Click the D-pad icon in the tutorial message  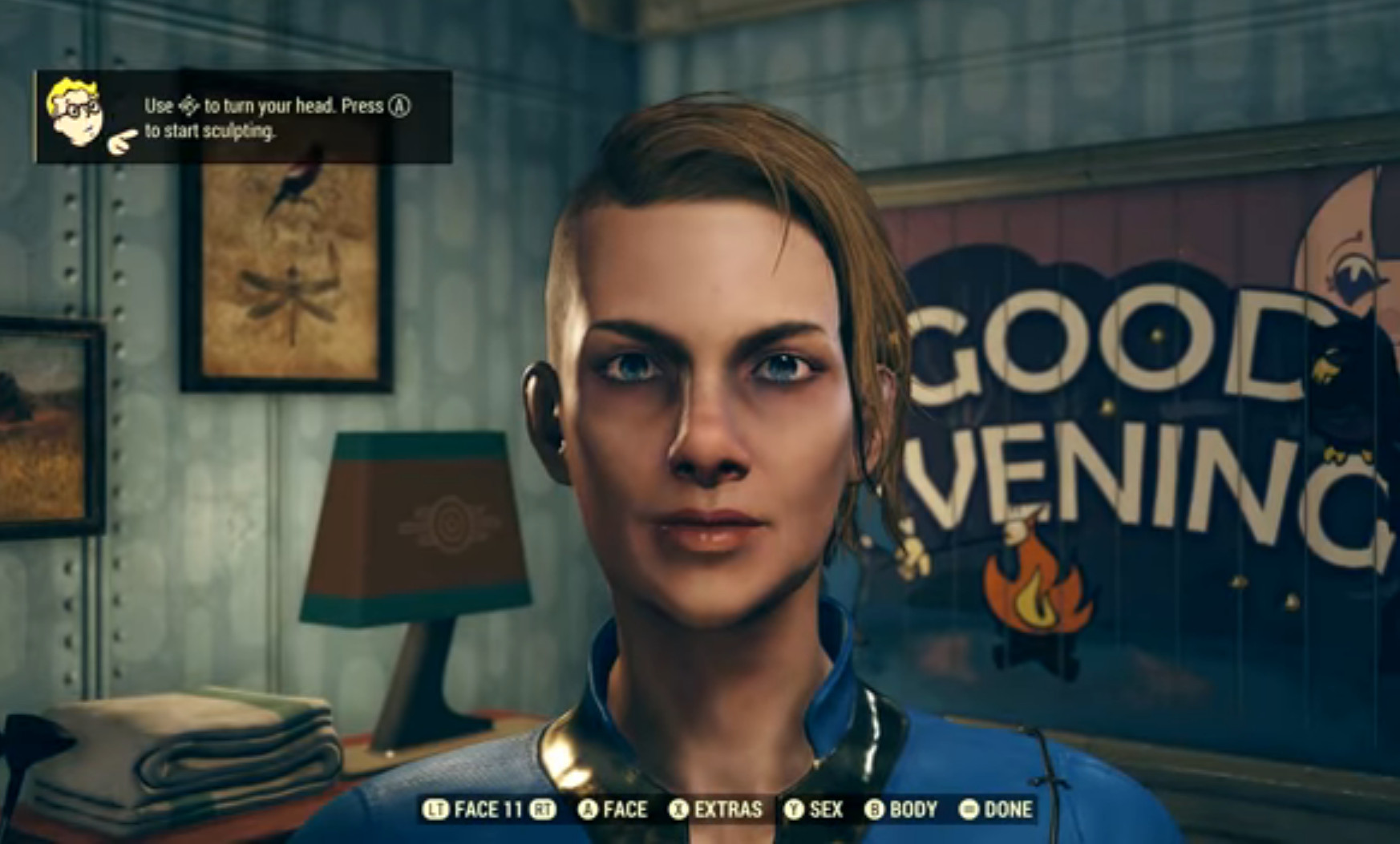point(189,106)
